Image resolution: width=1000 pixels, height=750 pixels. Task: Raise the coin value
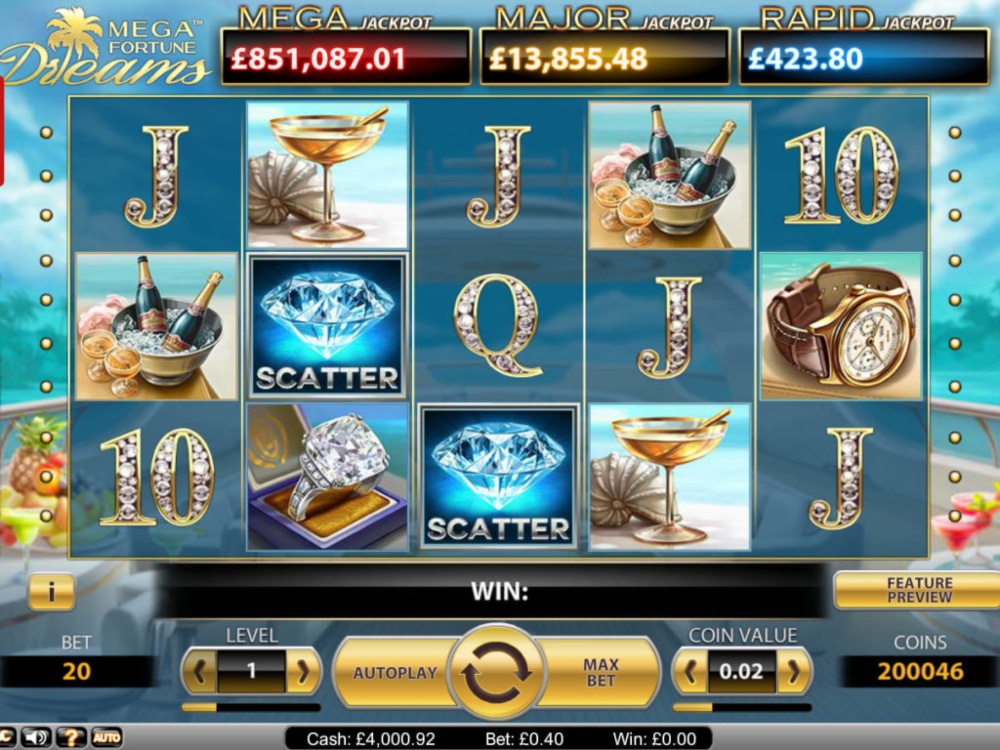793,672
